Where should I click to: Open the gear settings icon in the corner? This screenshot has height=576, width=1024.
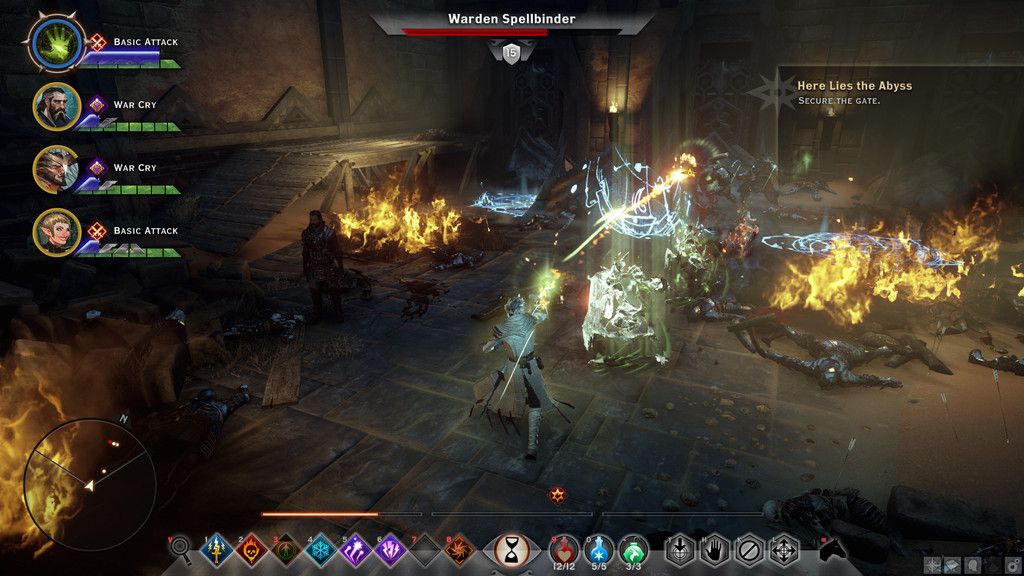1014,565
